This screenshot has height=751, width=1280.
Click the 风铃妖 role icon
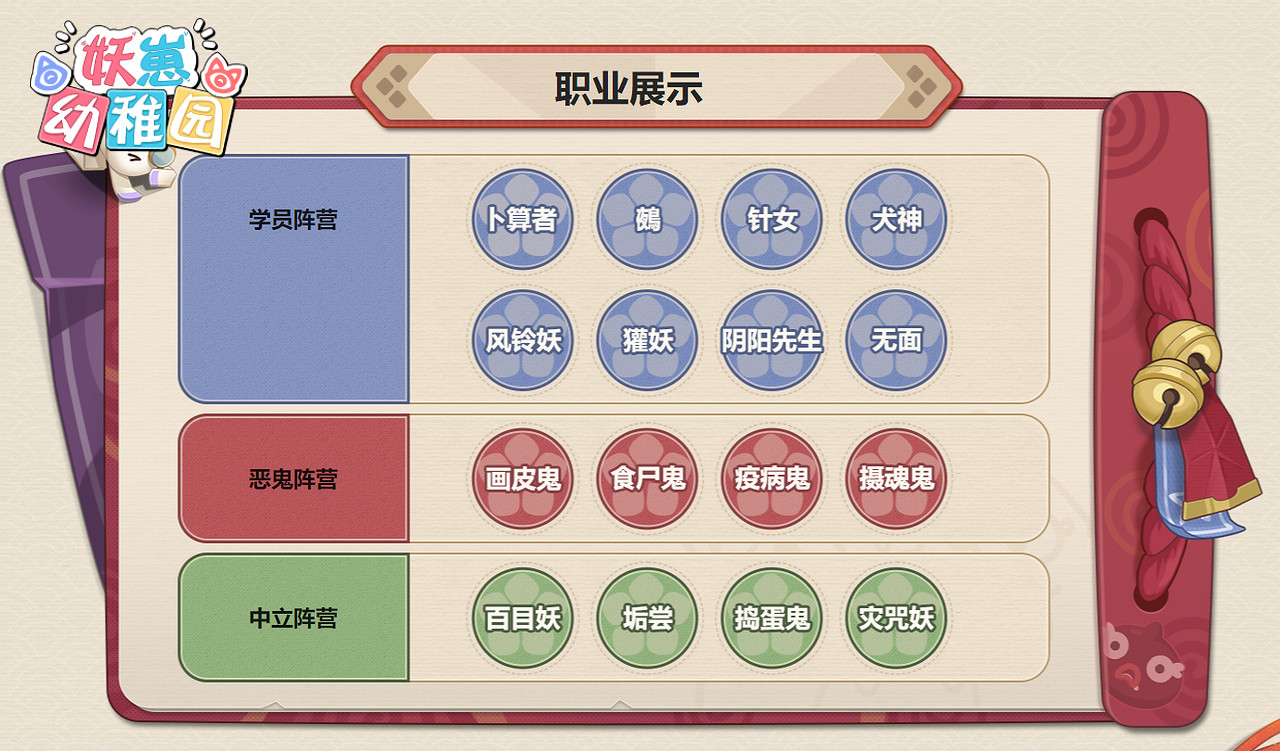tap(522, 341)
